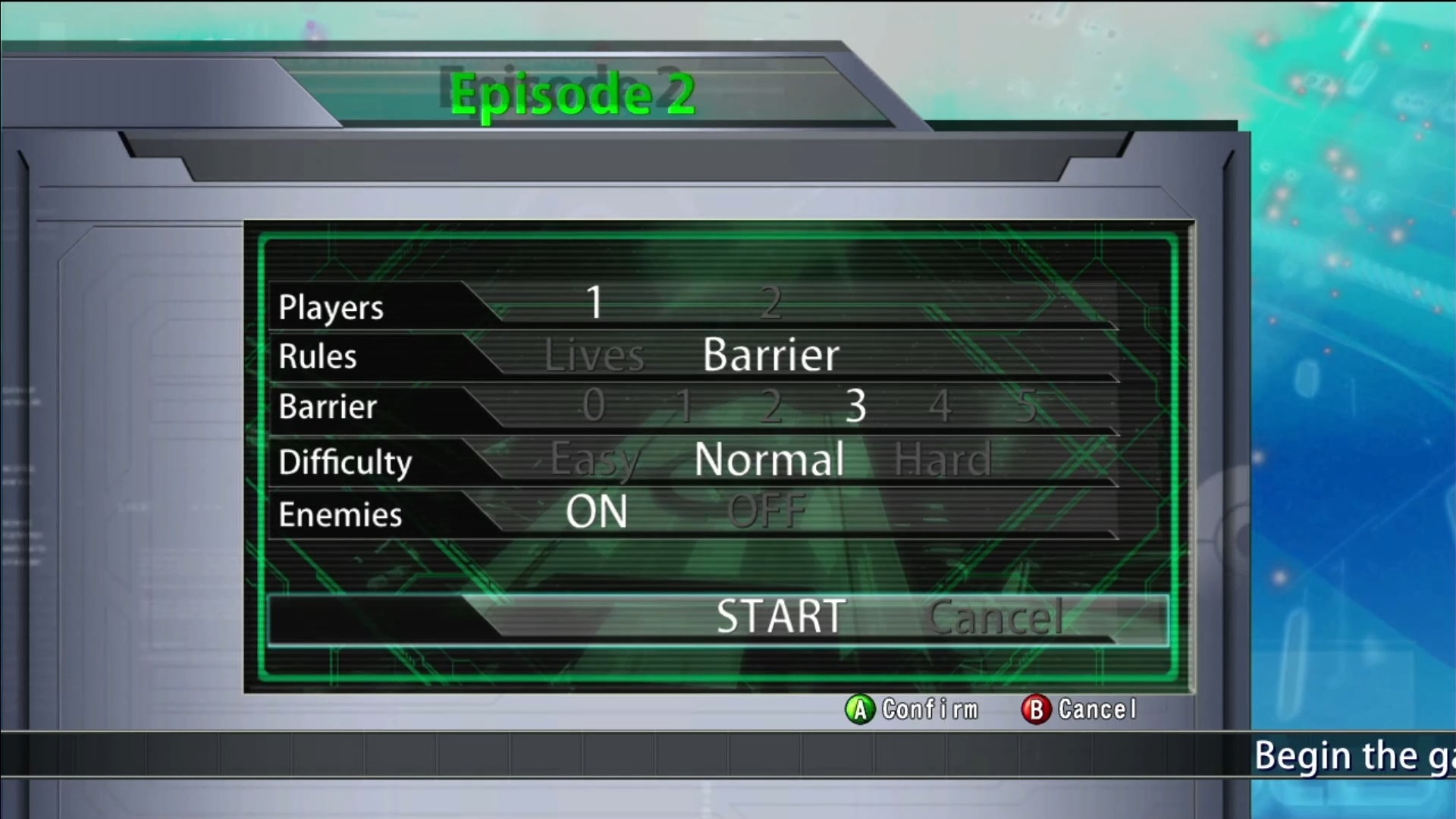Choose Cancel next to START
Viewport: 1456px width, 819px height.
(x=995, y=618)
